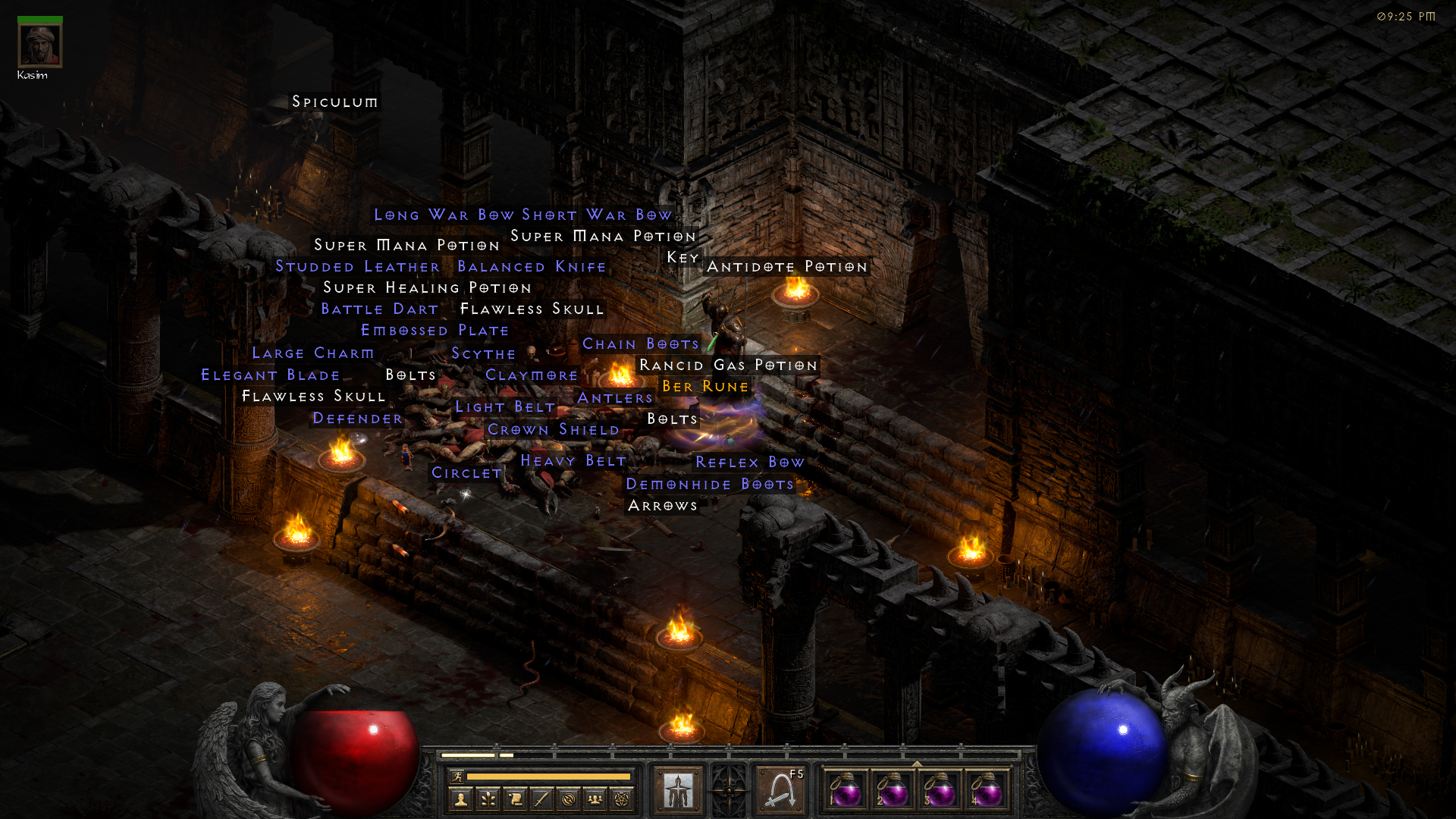Open the party screen icon
The width and height of the screenshot is (1456, 819).
[596, 798]
